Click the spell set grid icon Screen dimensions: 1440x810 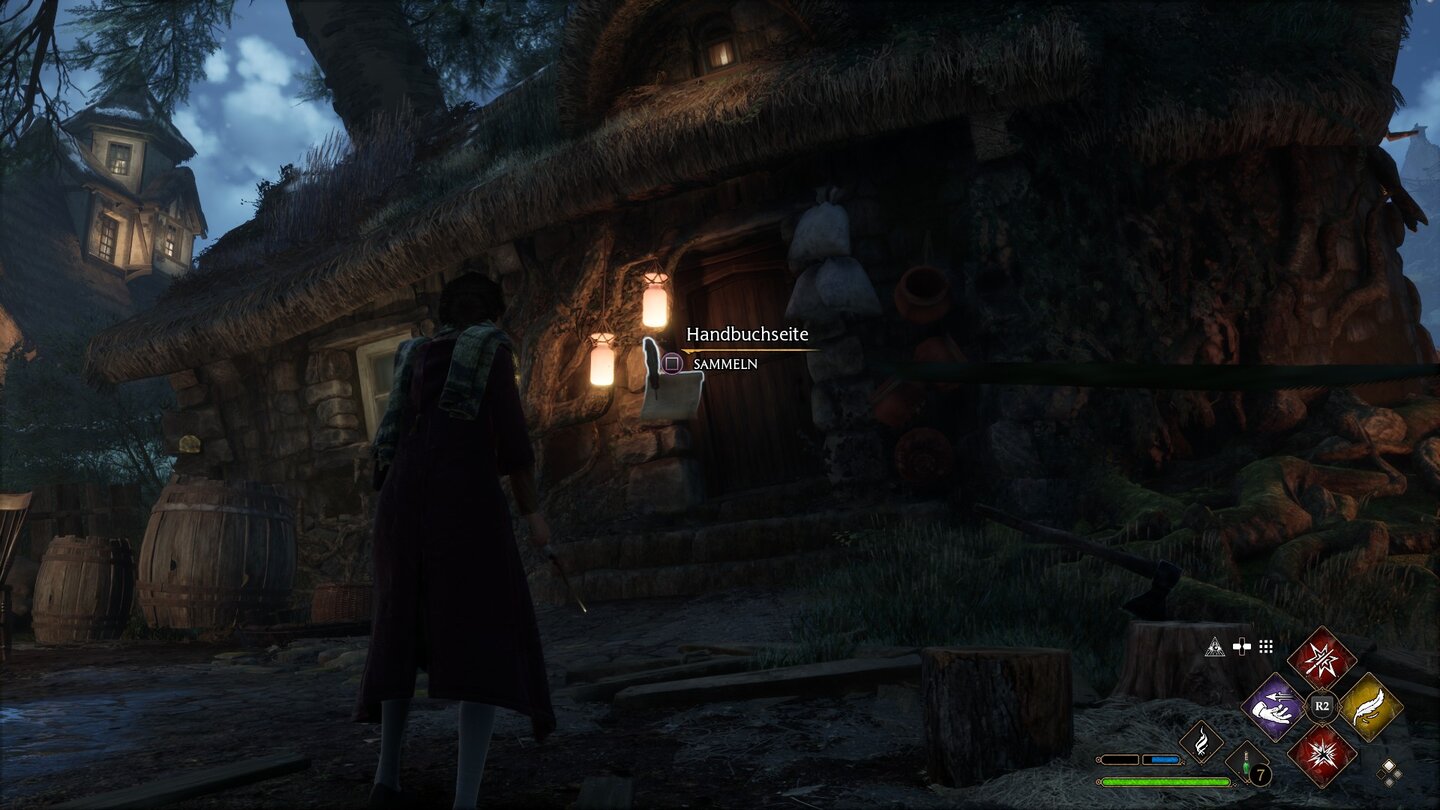[1265, 645]
